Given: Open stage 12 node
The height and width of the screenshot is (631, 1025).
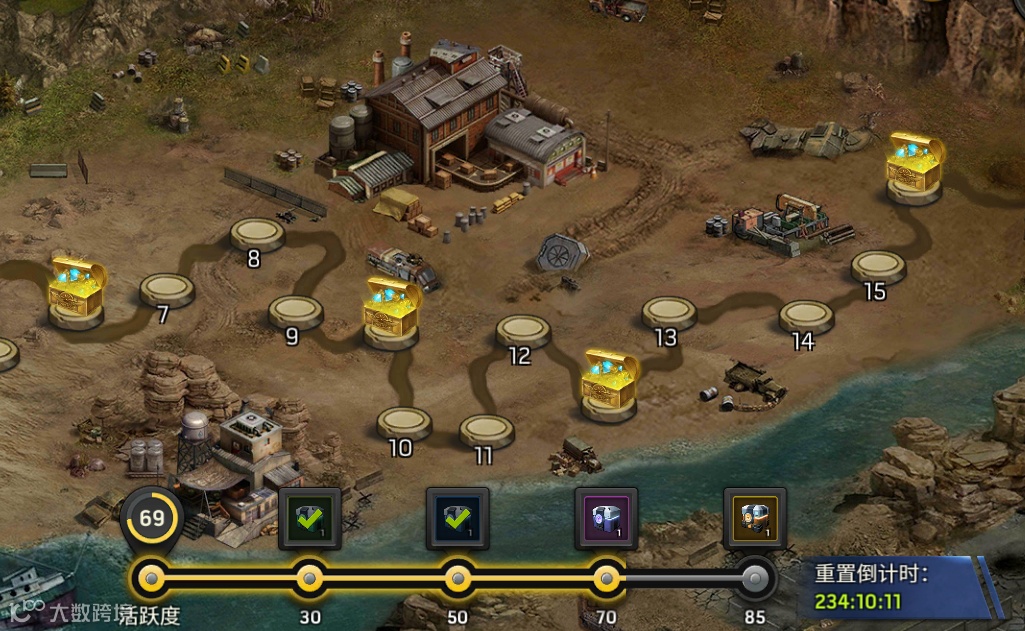Looking at the screenshot, I should 523,330.
